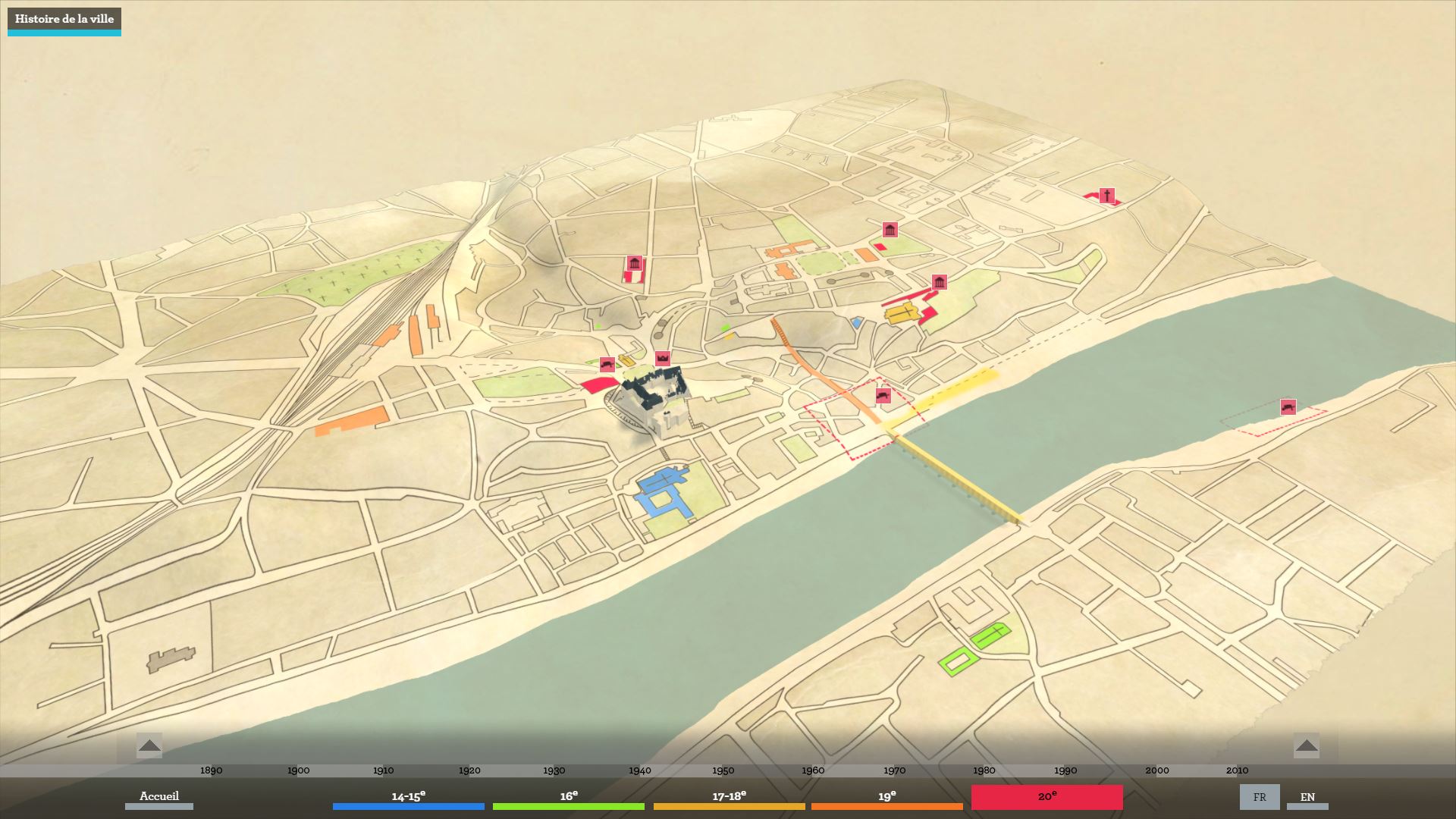Click the cross marker on the map
The image size is (1456, 819).
point(1107,196)
